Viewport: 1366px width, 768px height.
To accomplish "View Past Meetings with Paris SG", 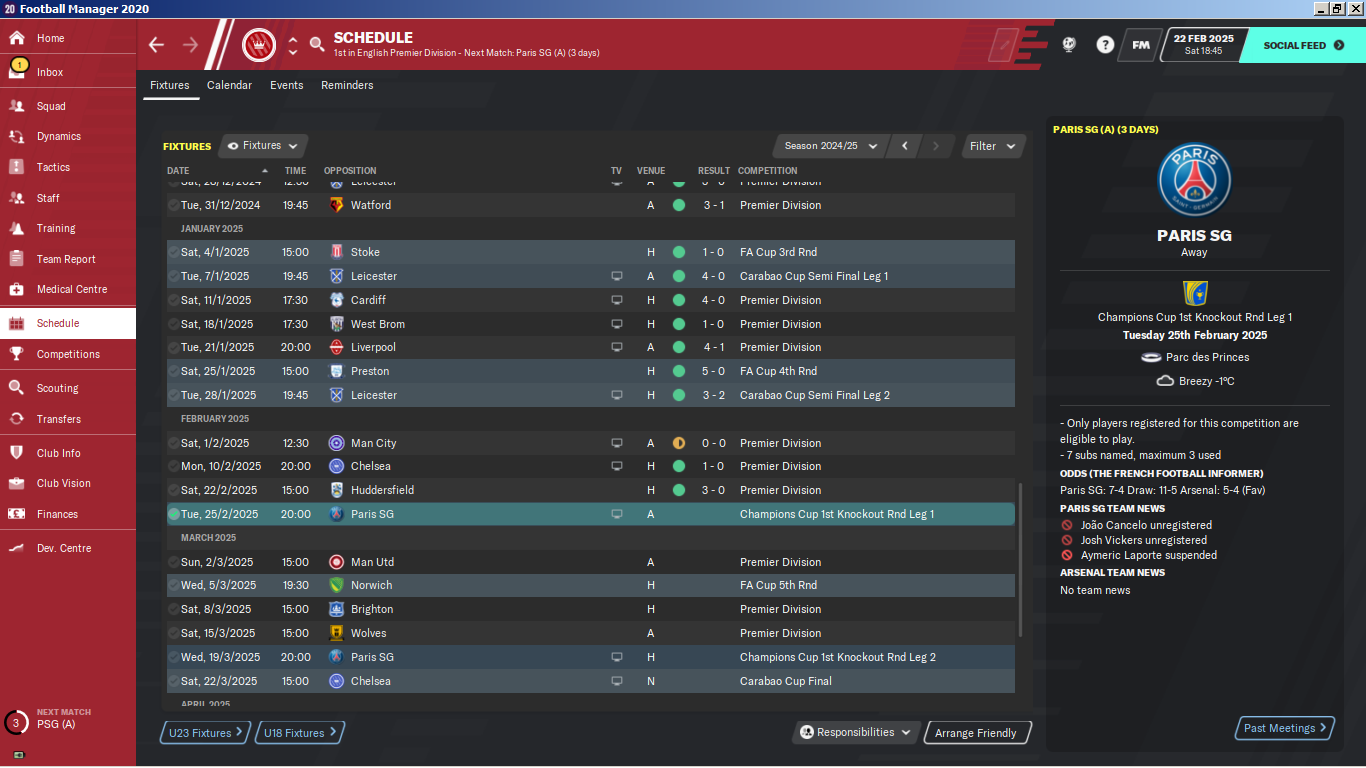I will (1285, 728).
